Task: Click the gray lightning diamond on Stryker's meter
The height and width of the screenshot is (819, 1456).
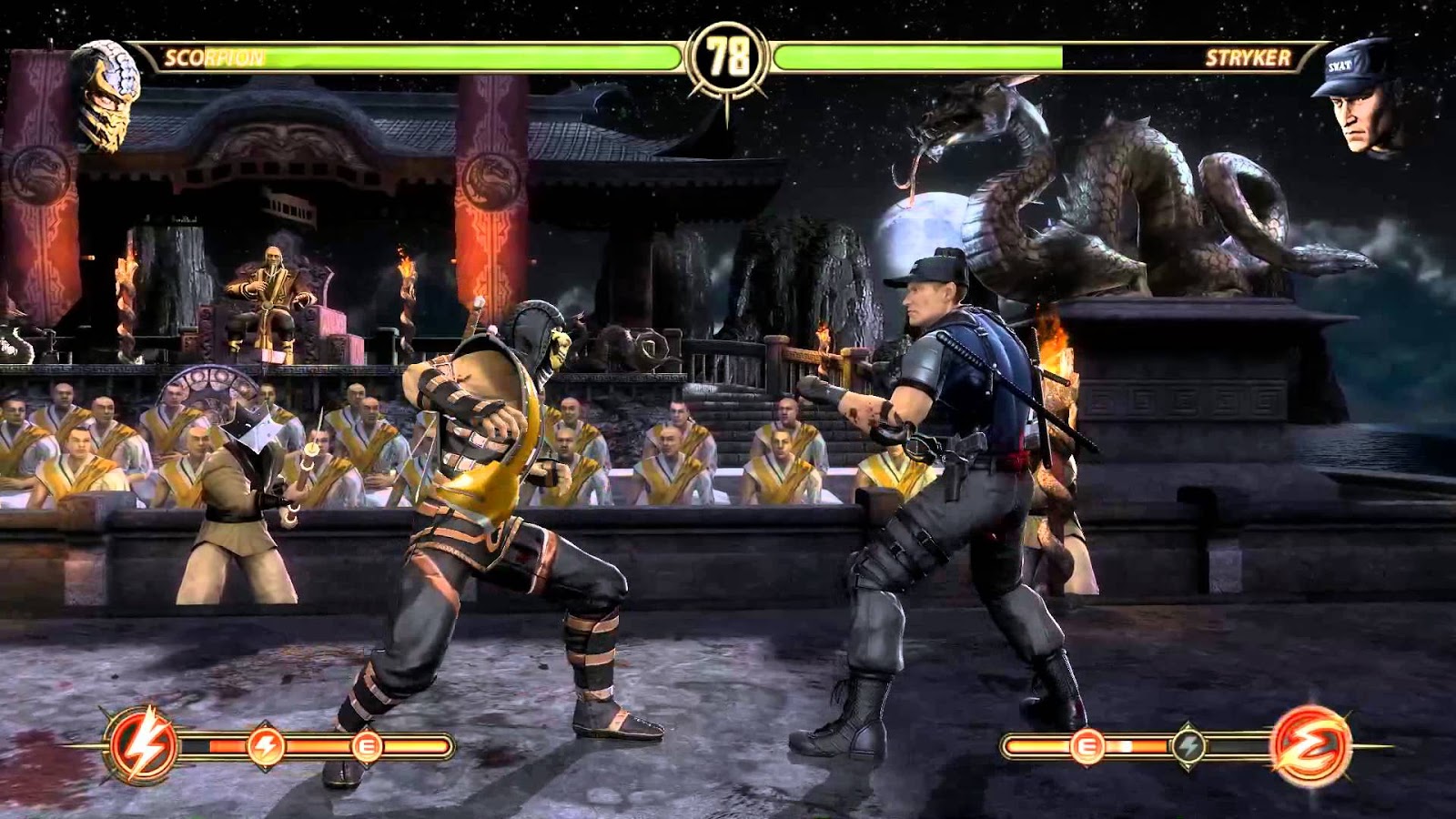Action: pos(1188,744)
